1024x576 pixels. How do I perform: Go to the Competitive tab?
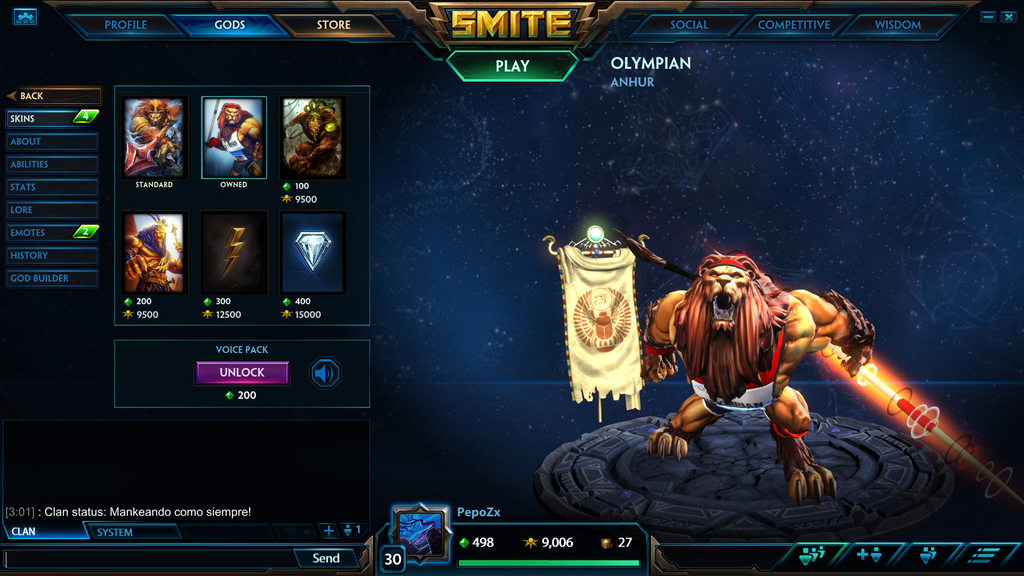(793, 25)
